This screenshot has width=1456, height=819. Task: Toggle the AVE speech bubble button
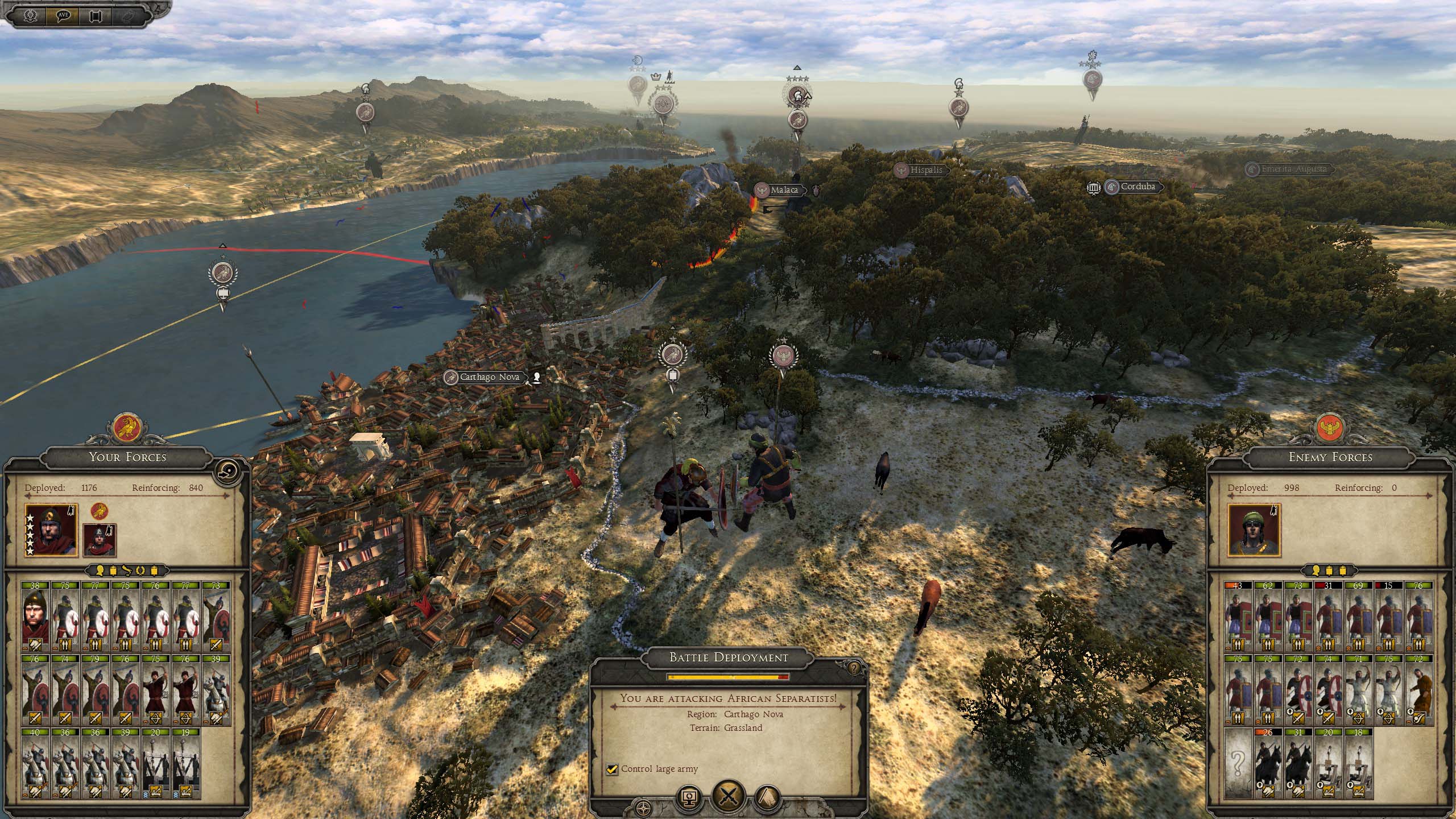(63, 15)
